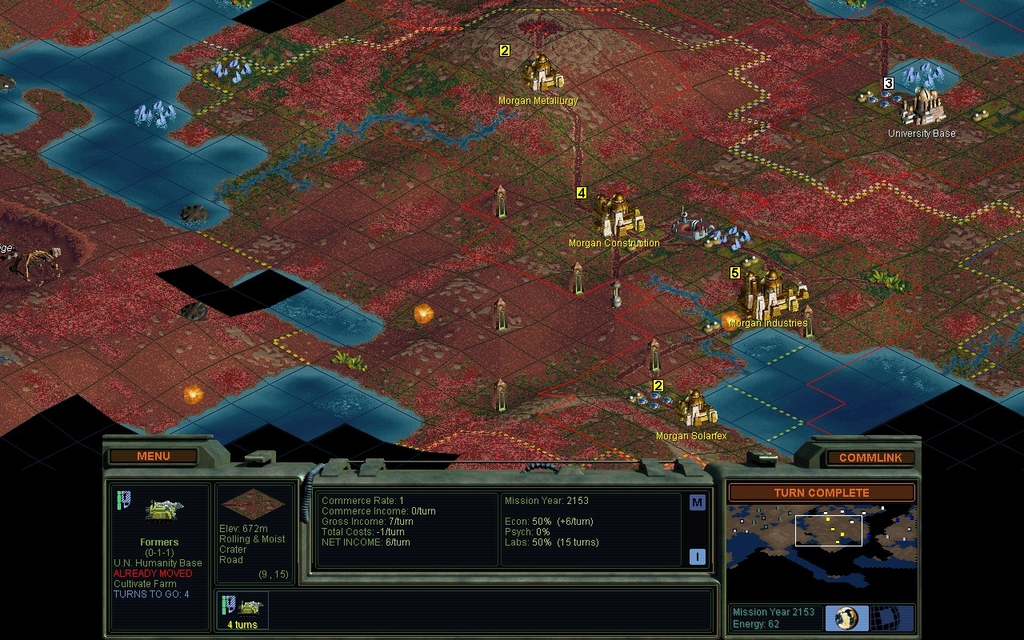Open the MENU button

click(153, 456)
